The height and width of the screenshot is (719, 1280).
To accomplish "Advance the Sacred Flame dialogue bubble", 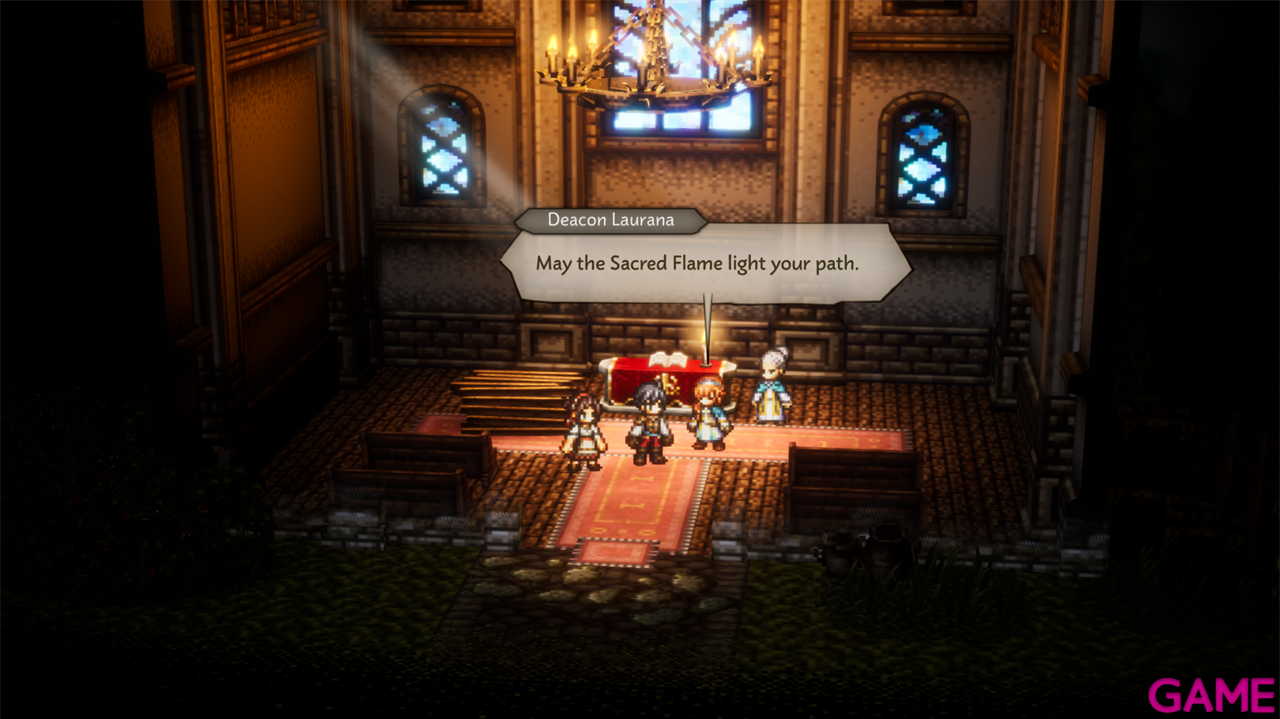I will click(705, 264).
